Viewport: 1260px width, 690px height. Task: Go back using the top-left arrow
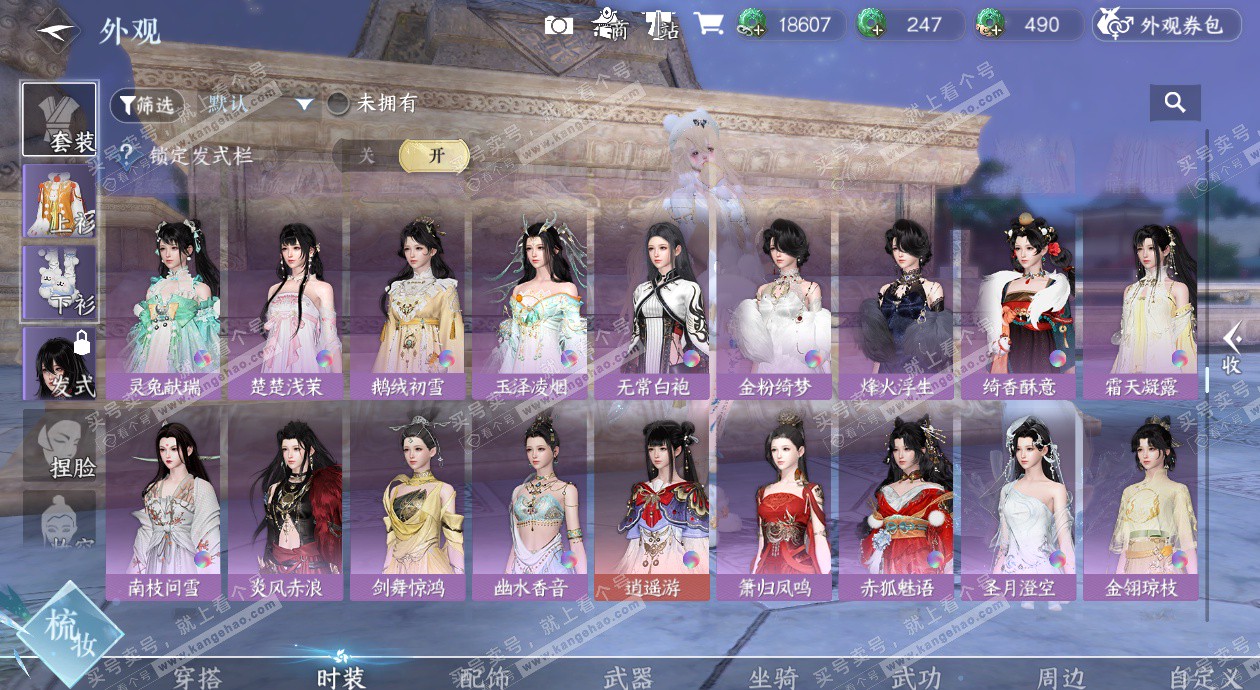click(x=57, y=29)
